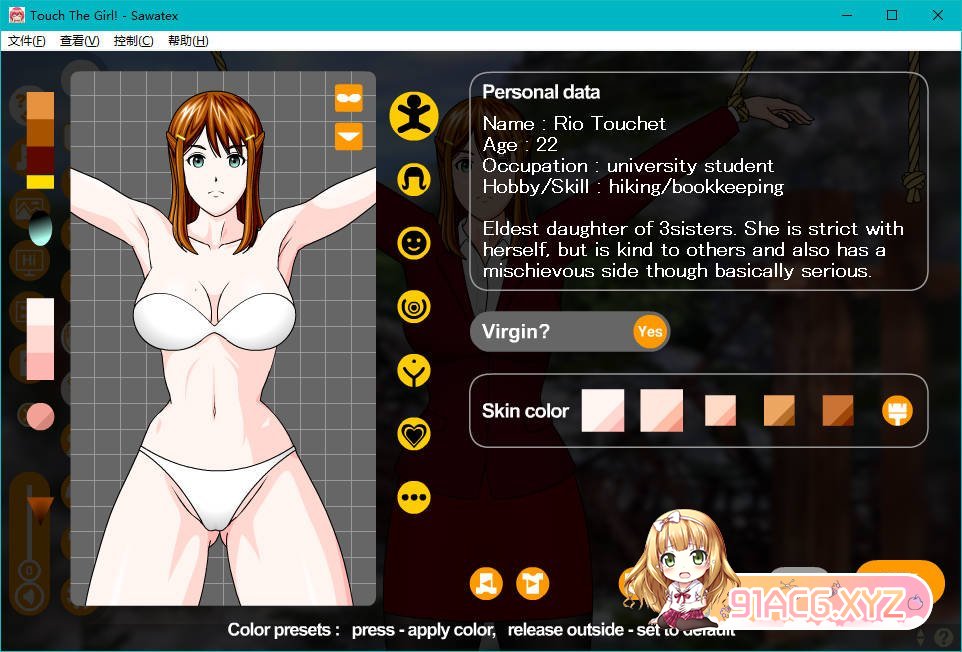Pick the yellow color preset swatch
The image size is (962, 652).
coord(40,182)
